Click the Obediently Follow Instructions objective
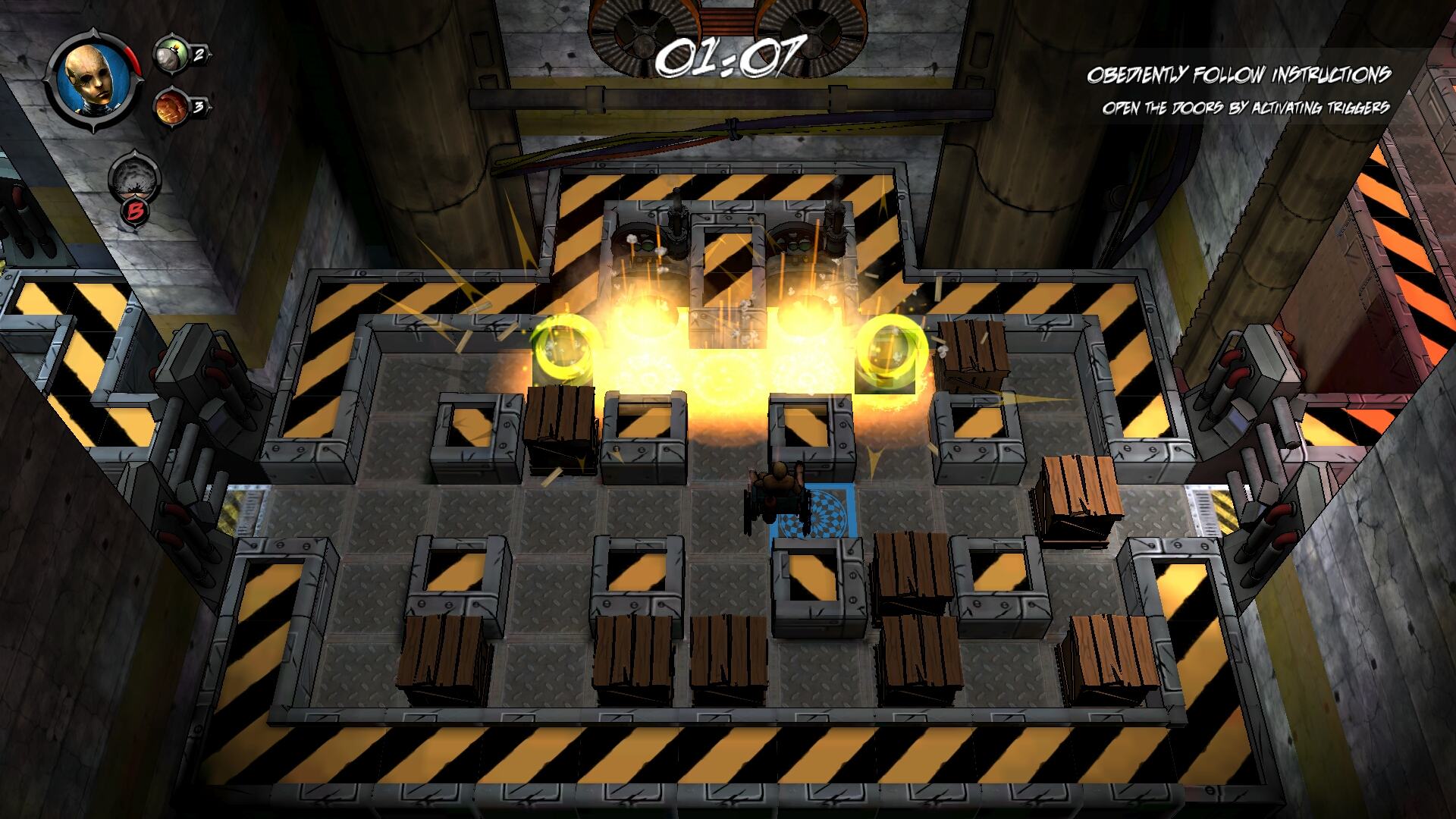 click(1238, 75)
